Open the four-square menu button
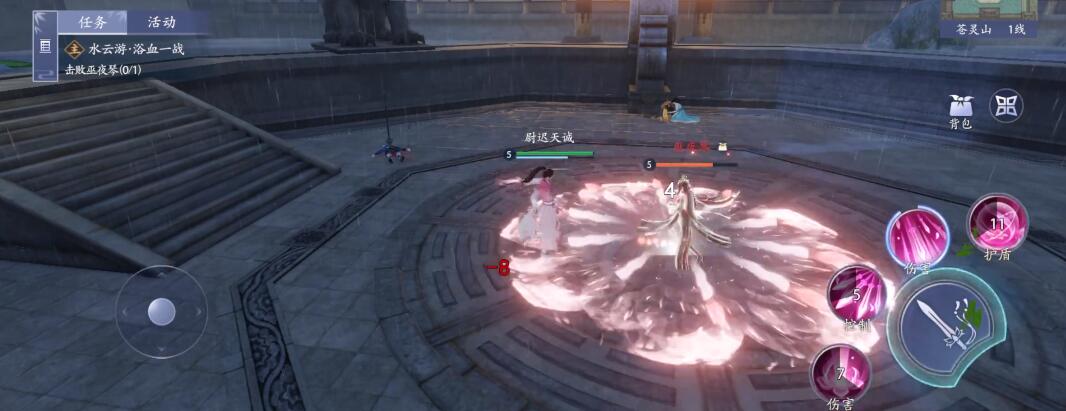The image size is (1066, 411). [1005, 105]
